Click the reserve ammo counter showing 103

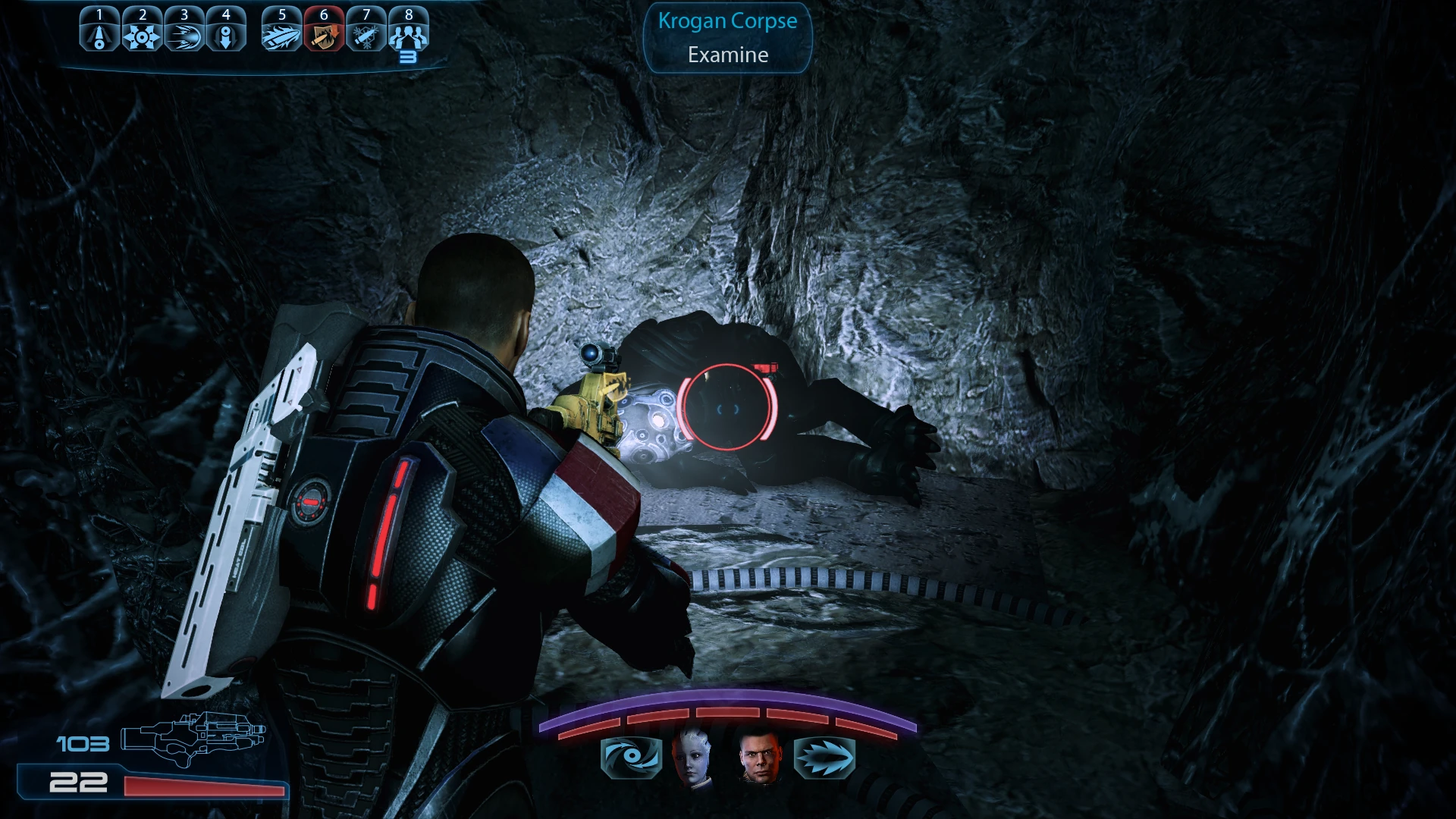(x=81, y=745)
